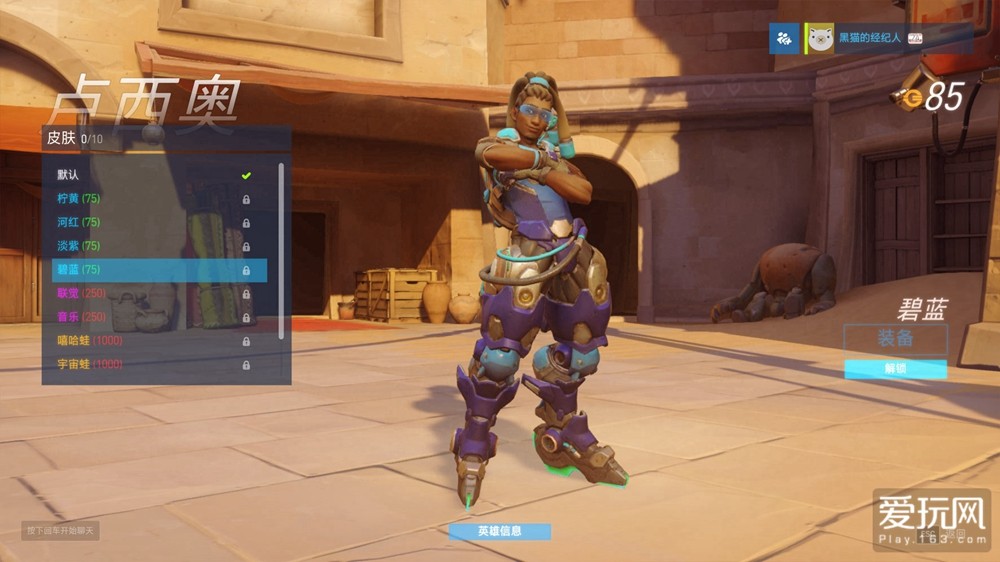
Task: Open the 英雄信息 hero info button
Action: [x=499, y=532]
